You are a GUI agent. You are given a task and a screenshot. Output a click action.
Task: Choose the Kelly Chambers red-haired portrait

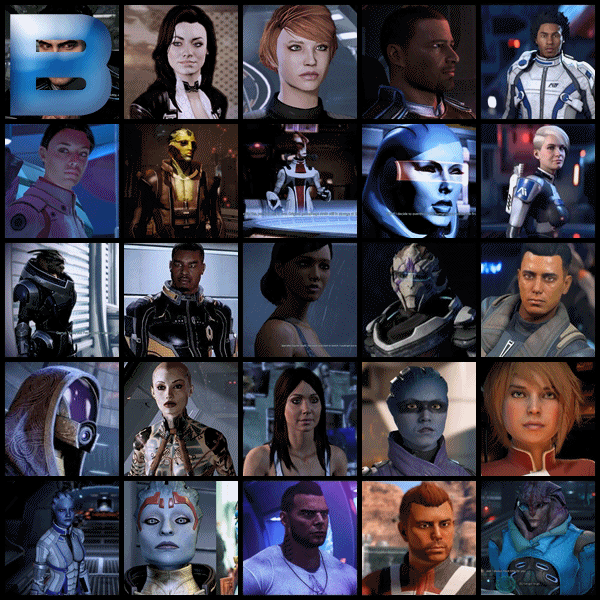pos(299,62)
